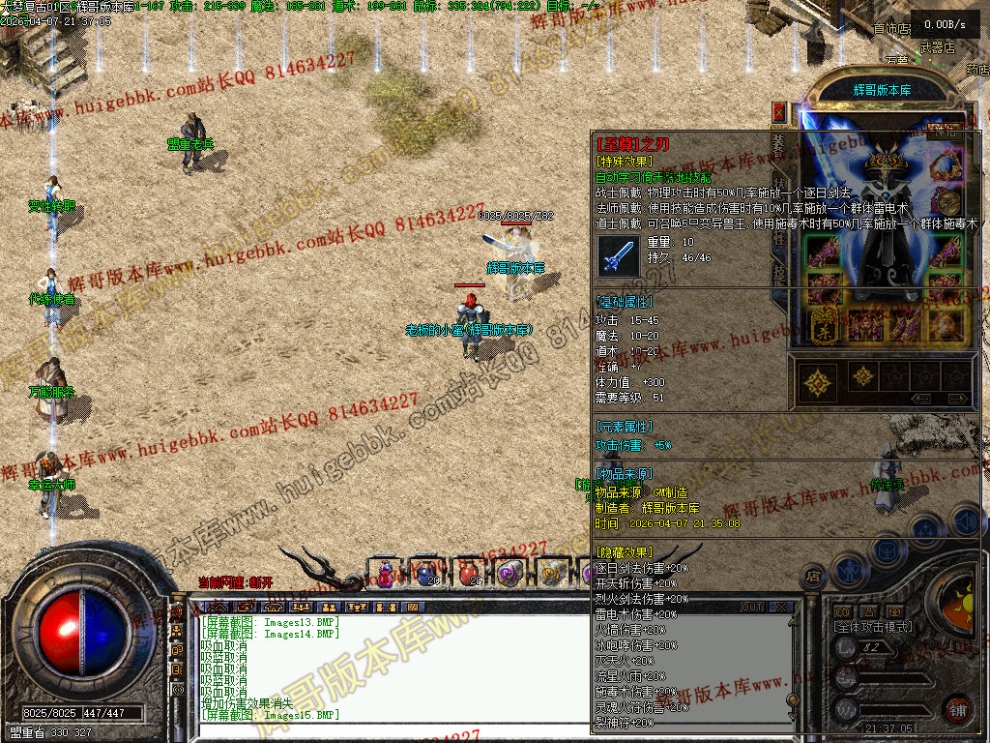Toggle the sound speaker button
990x743 pixels.
pos(964,519)
